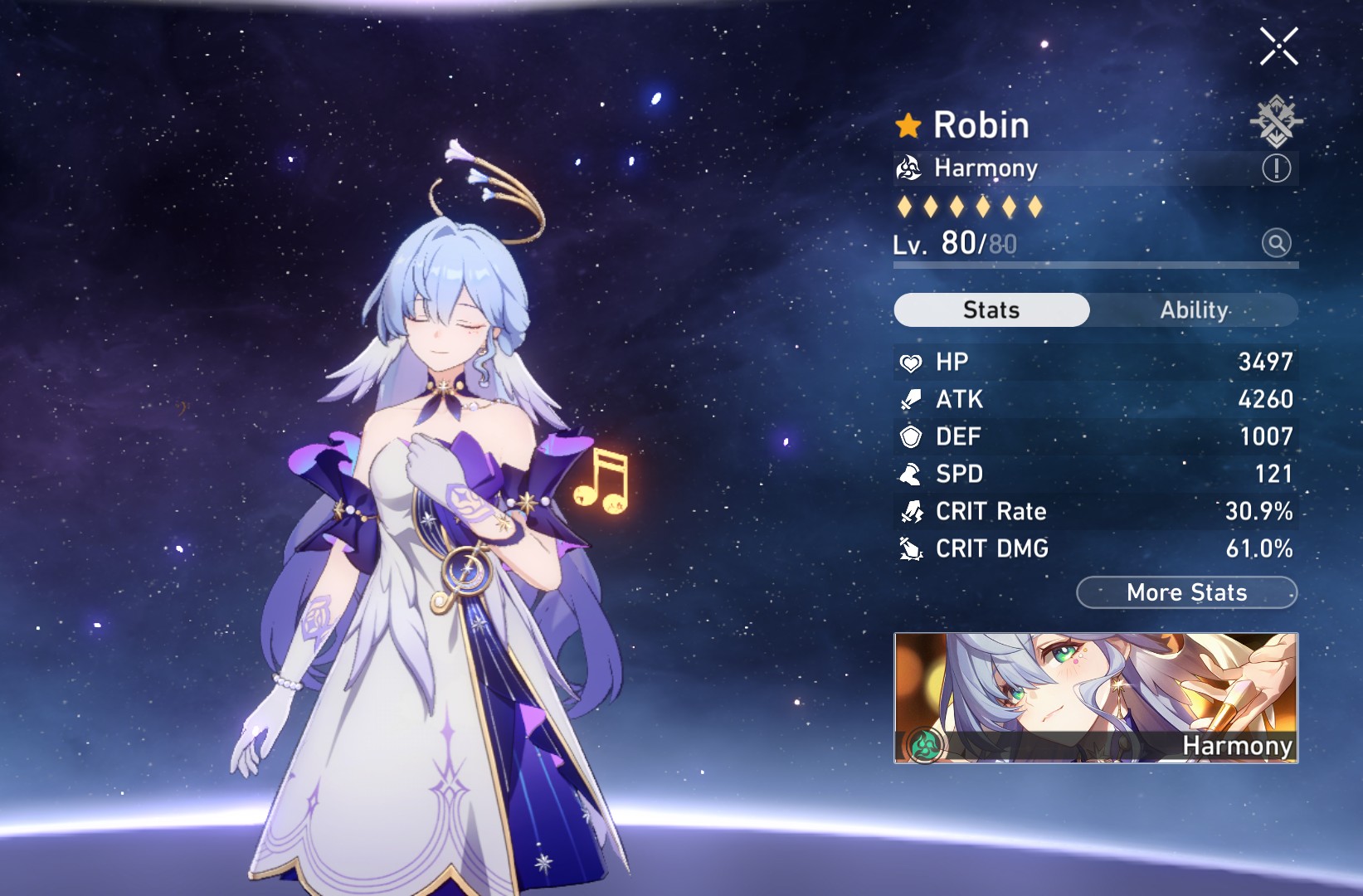This screenshot has width=1363, height=896.
Task: Switch to the Ability tab
Action: click(1193, 309)
